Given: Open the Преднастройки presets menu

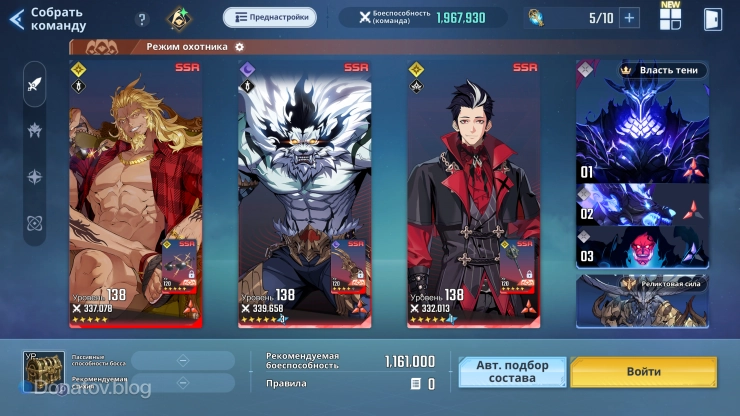Looking at the screenshot, I should tap(269, 17).
